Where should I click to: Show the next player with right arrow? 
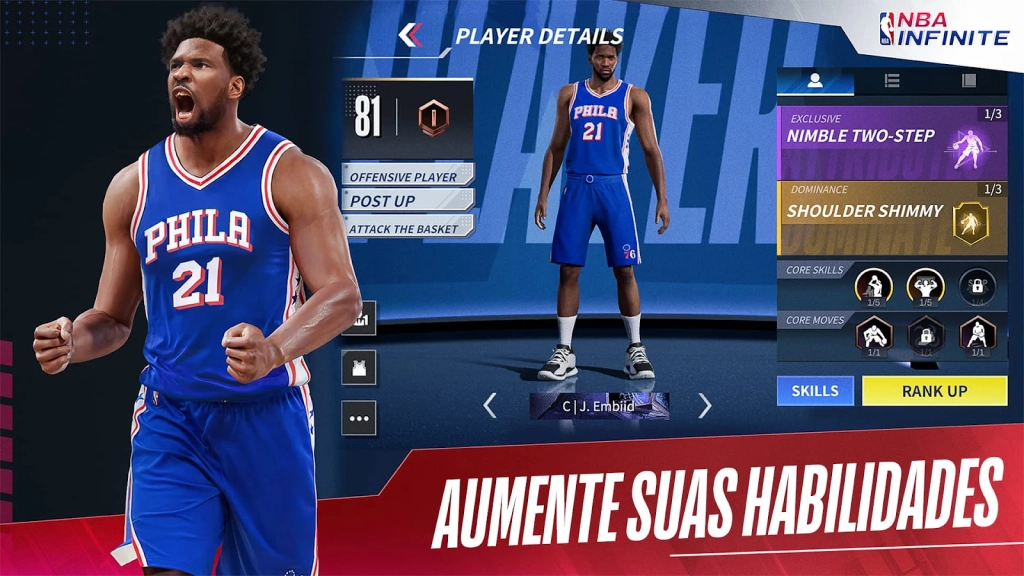point(705,405)
